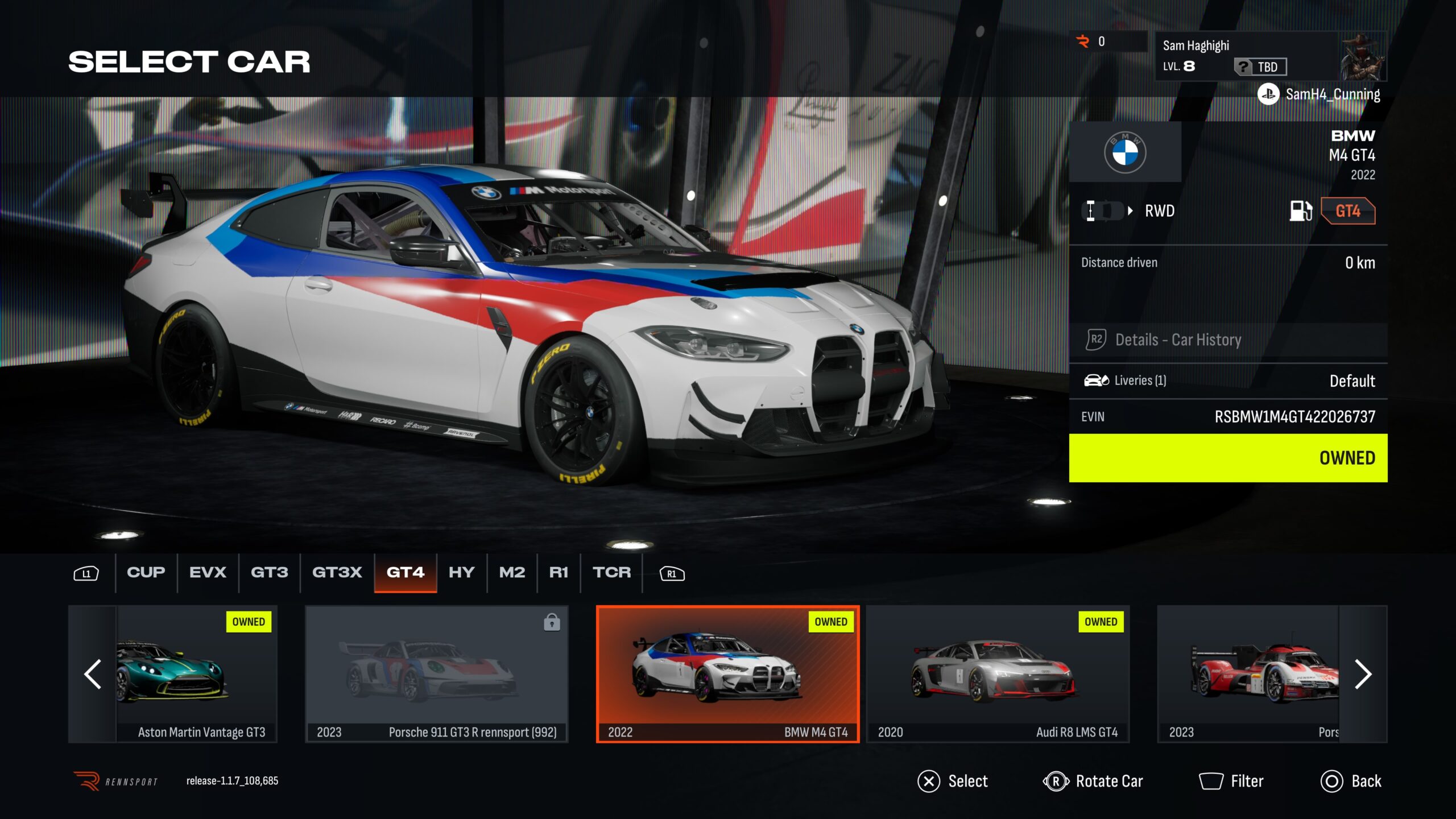Open the Liveries row showing Default
Image resolution: width=1456 pixels, height=819 pixels.
pyautogui.click(x=1227, y=380)
